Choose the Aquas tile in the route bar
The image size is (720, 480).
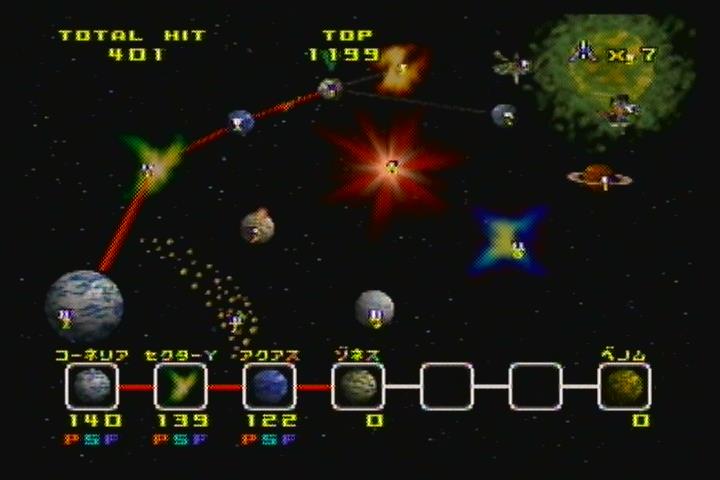pos(269,386)
